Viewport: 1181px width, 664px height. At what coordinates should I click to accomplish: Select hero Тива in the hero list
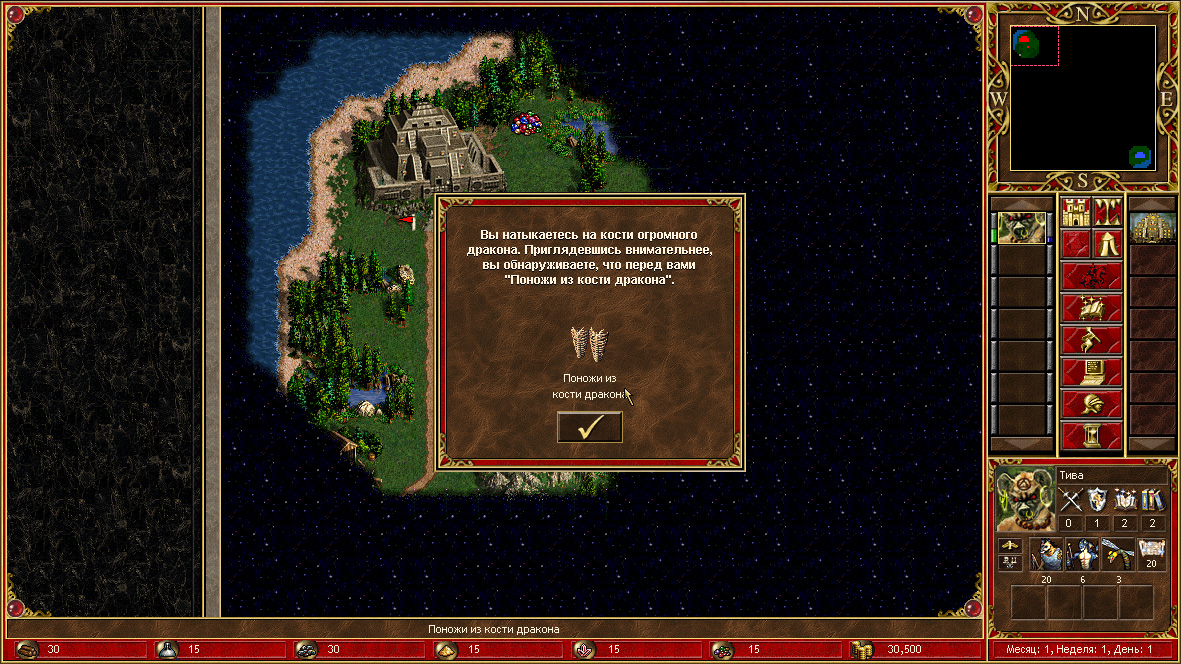pos(1021,228)
